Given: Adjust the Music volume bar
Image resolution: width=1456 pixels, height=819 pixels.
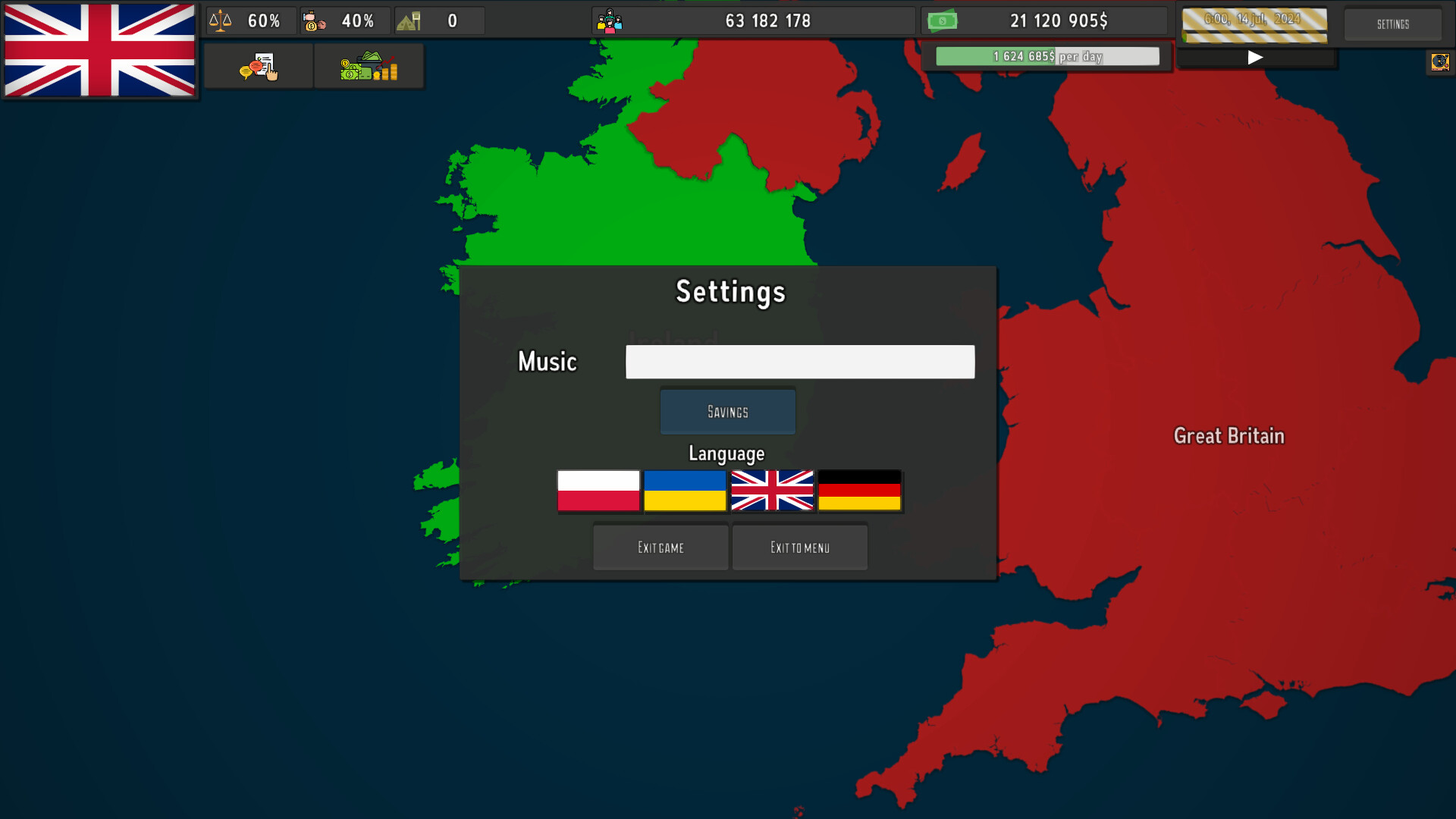Looking at the screenshot, I should coord(799,362).
